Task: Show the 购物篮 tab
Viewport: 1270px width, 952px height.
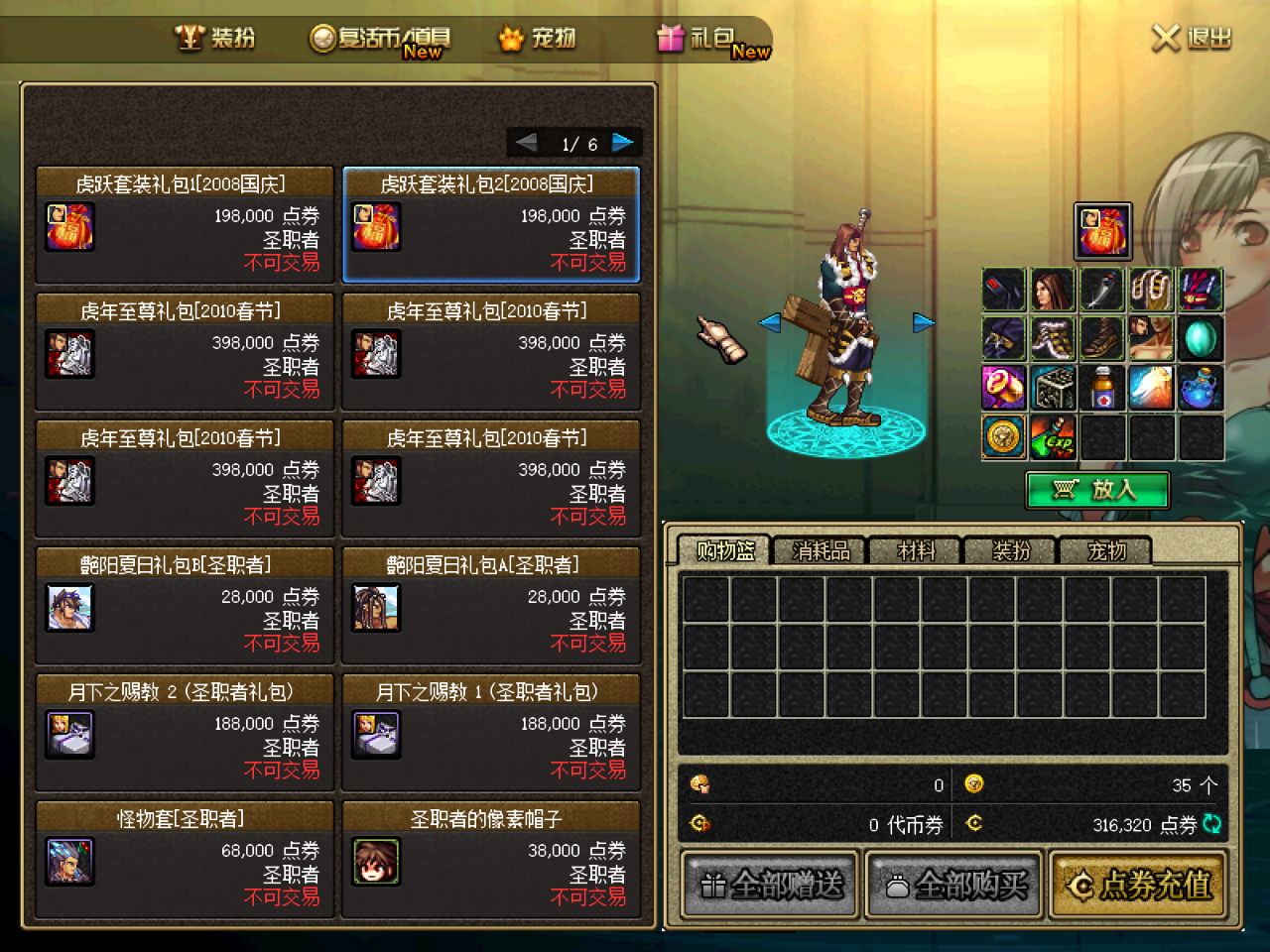Action: click(725, 550)
